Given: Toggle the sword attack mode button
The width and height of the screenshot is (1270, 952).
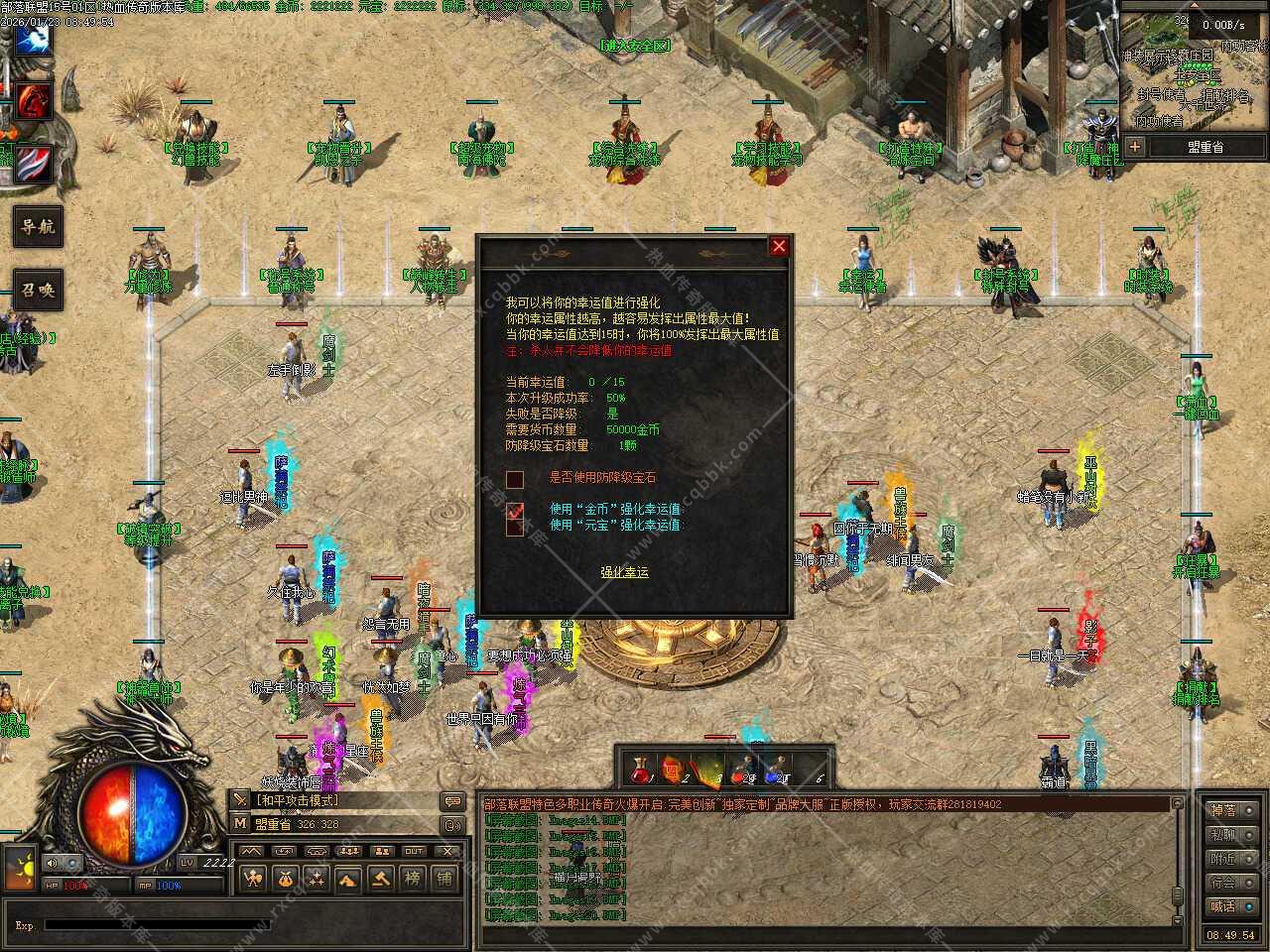Looking at the screenshot, I should [240, 800].
